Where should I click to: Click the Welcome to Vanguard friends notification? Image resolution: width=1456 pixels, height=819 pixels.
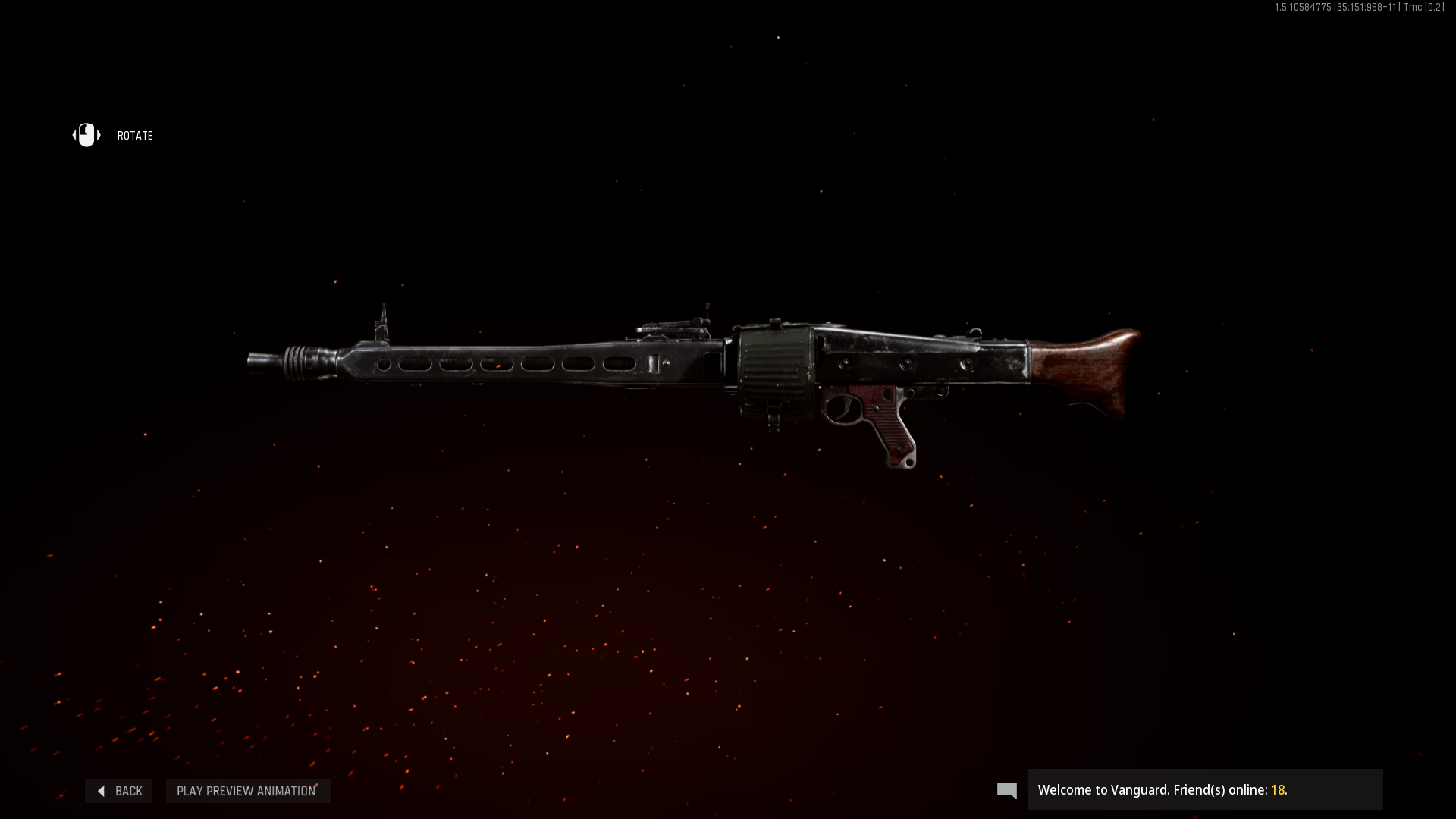(1204, 790)
